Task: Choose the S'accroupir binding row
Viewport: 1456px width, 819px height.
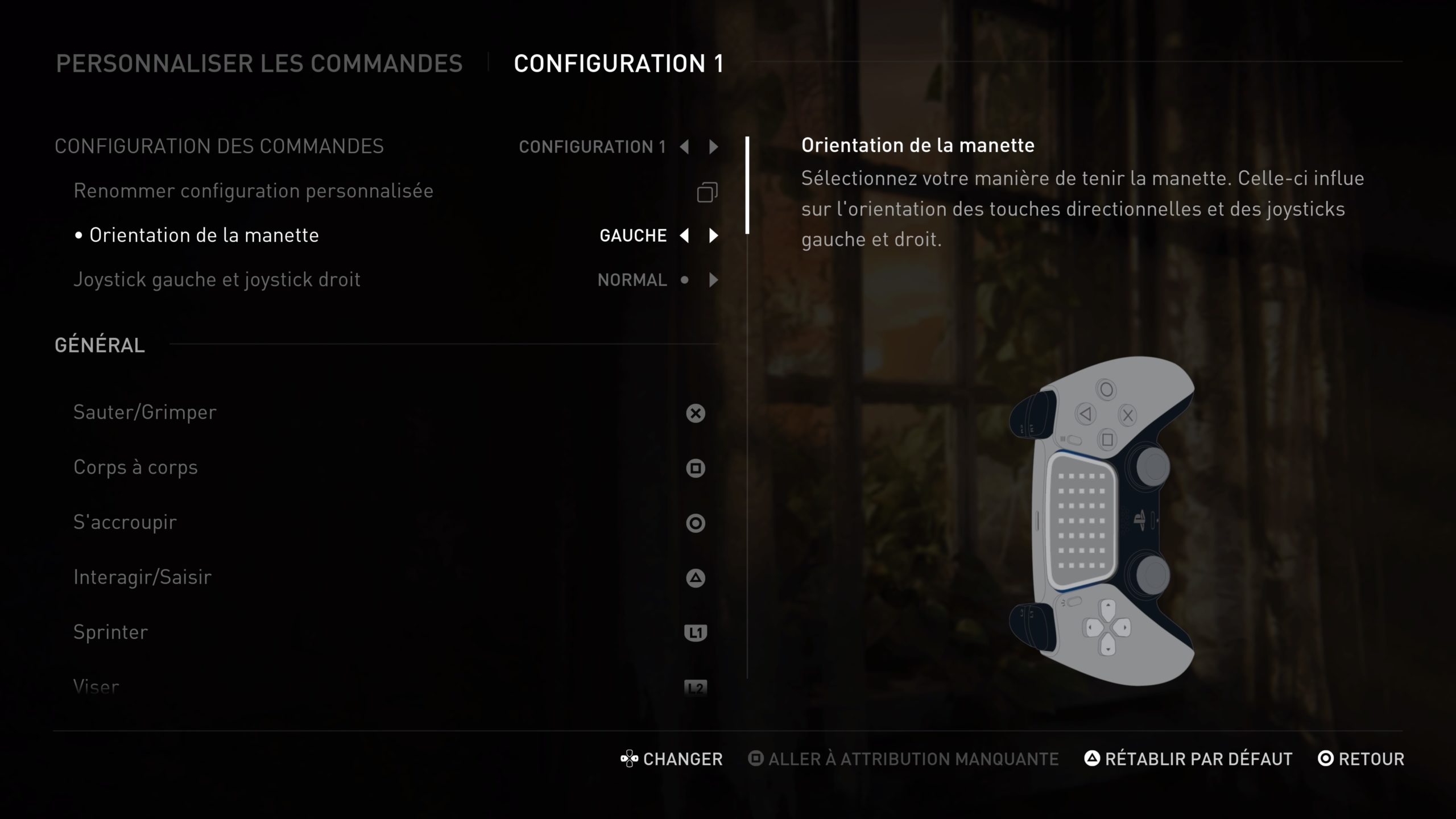Action: tap(125, 522)
